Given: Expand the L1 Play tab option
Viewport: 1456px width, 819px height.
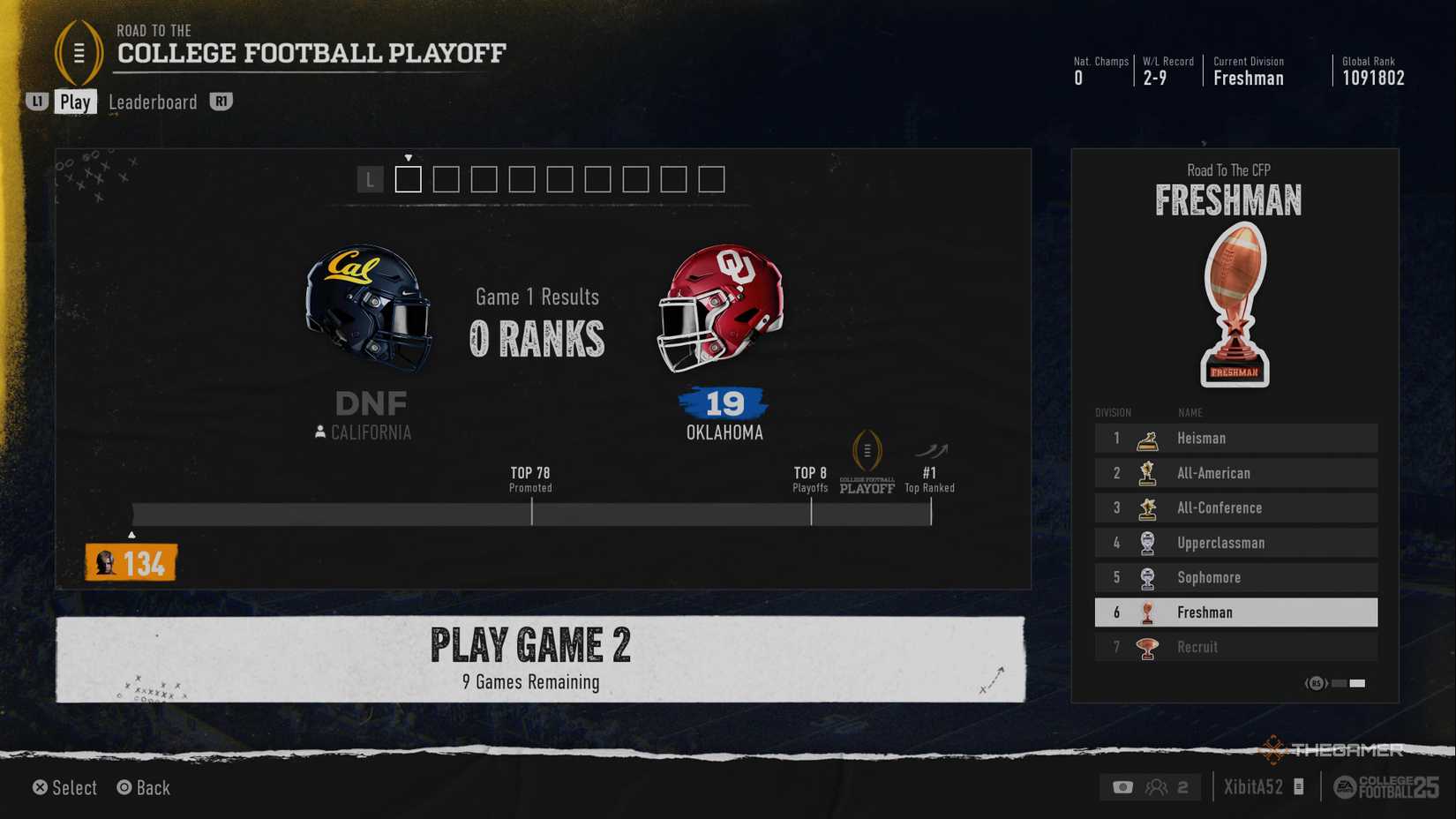Looking at the screenshot, I should tap(36, 101).
